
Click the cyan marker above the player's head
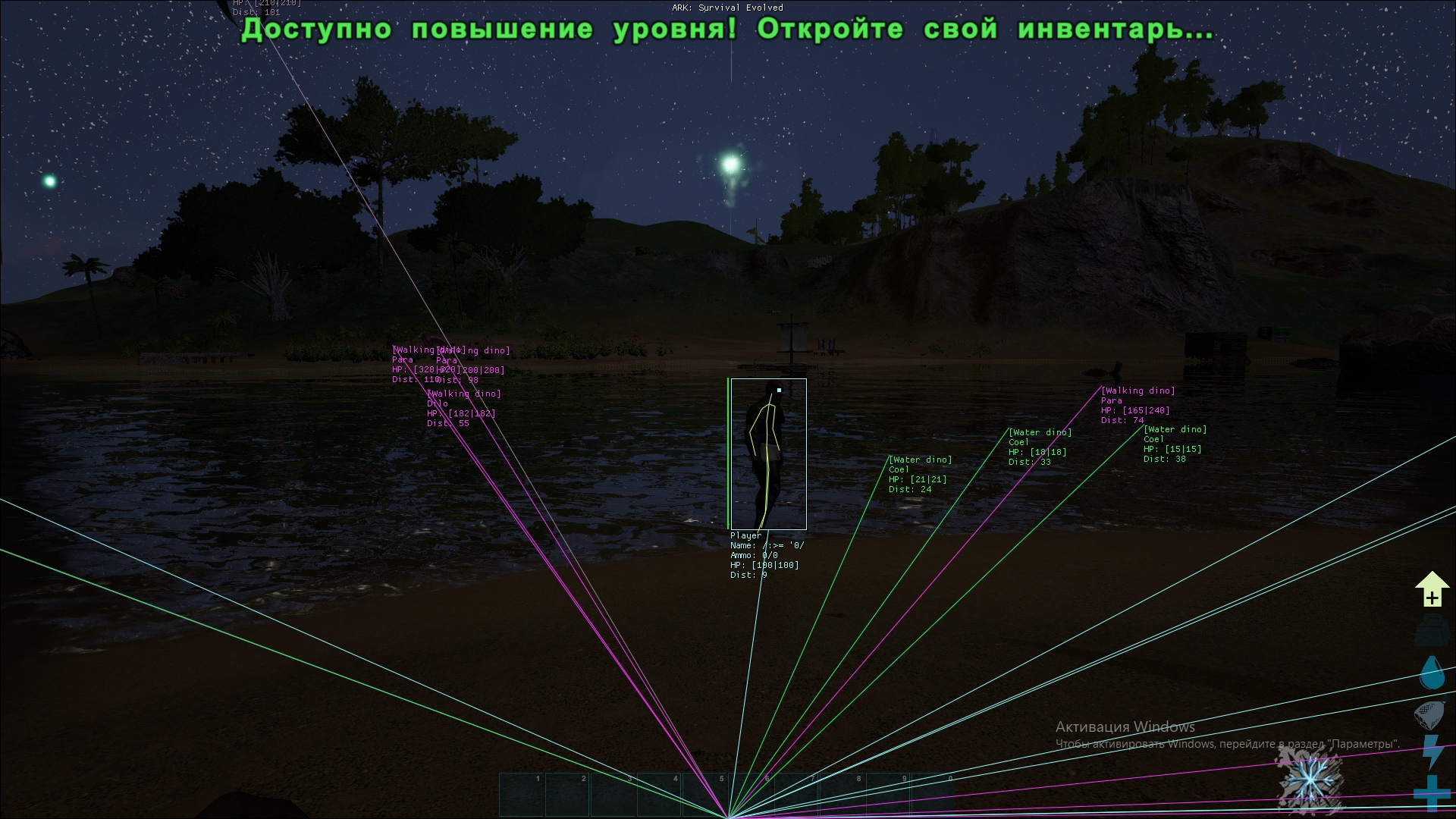779,388
